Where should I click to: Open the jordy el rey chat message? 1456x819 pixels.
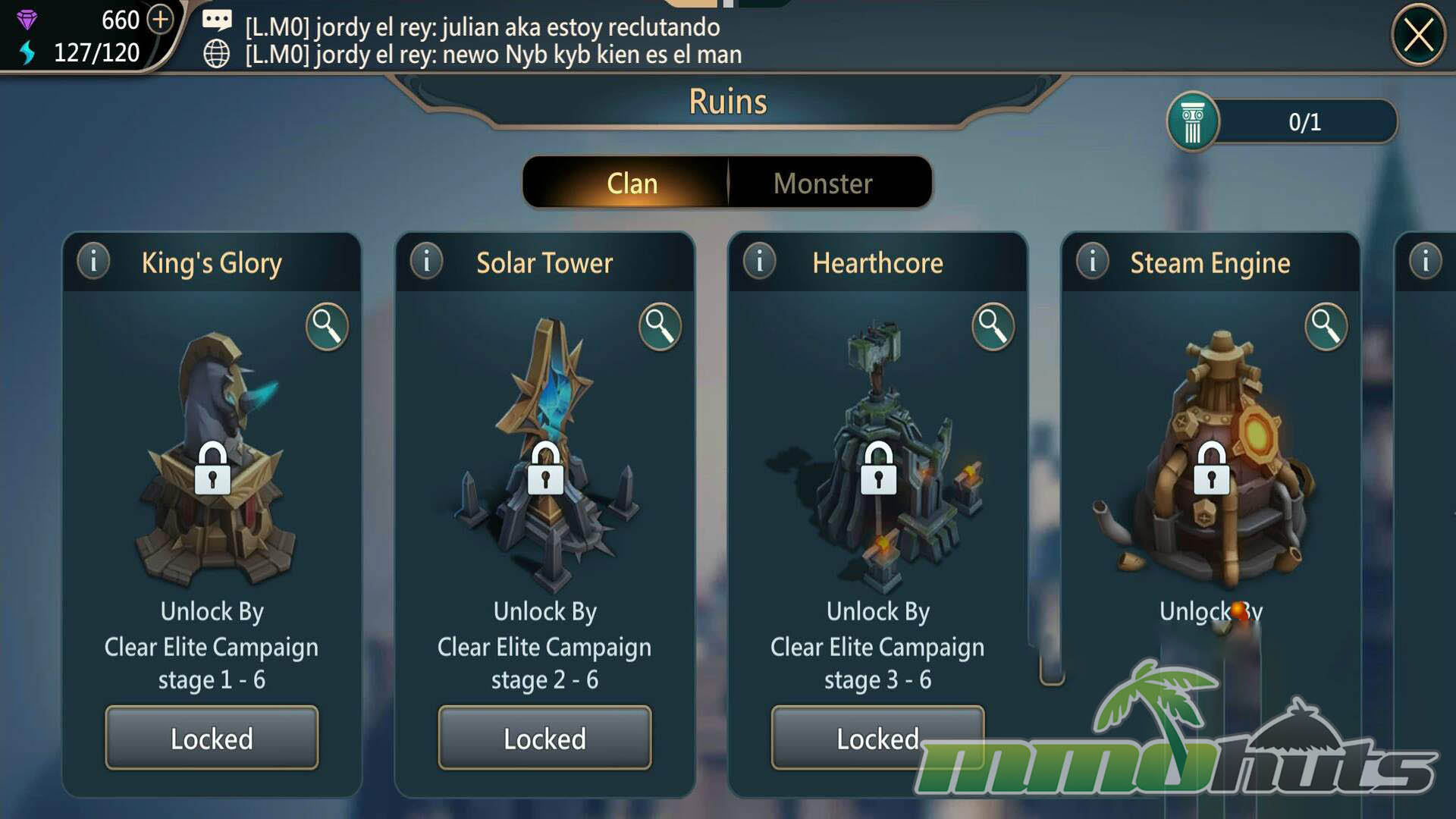click(493, 27)
